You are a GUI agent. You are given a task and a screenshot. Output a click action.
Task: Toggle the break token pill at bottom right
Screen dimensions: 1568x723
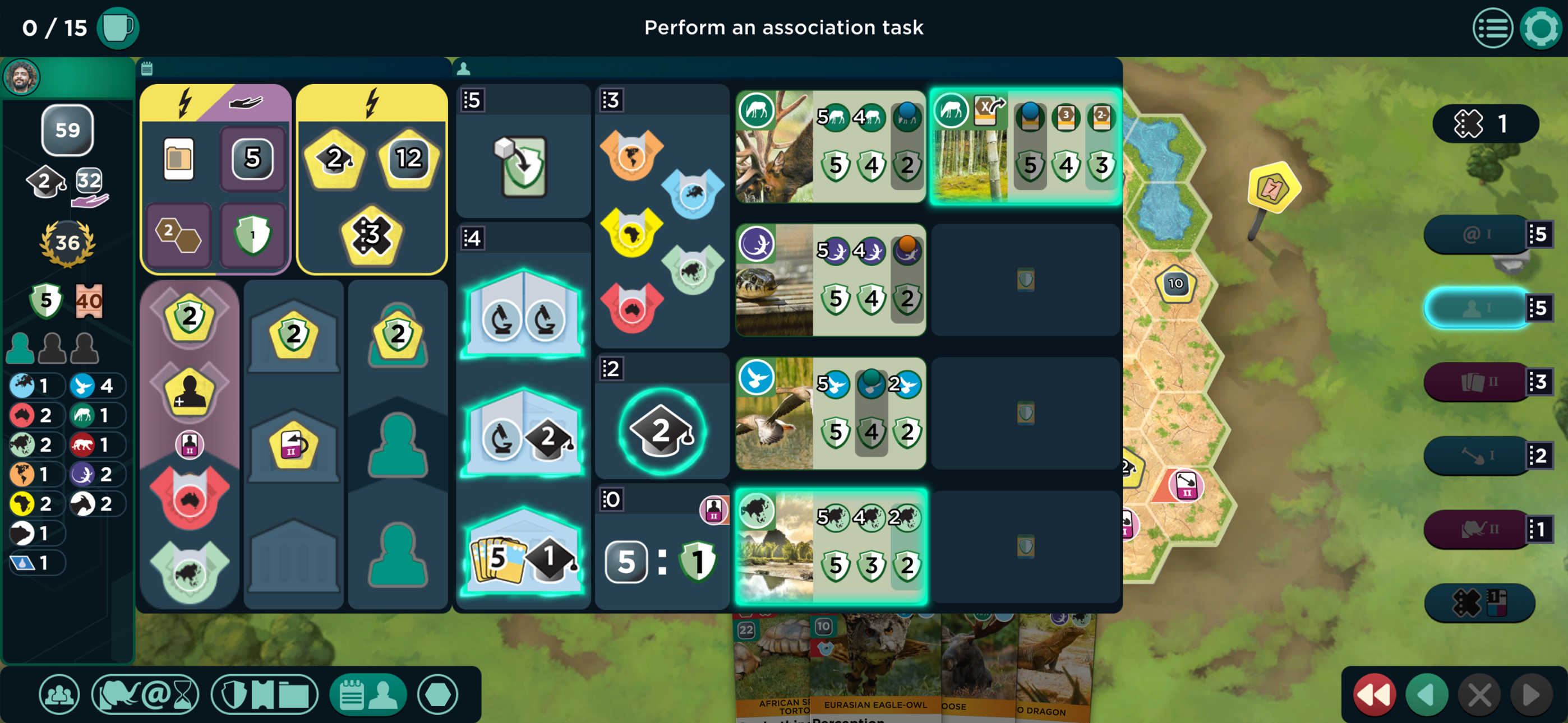(x=1482, y=603)
